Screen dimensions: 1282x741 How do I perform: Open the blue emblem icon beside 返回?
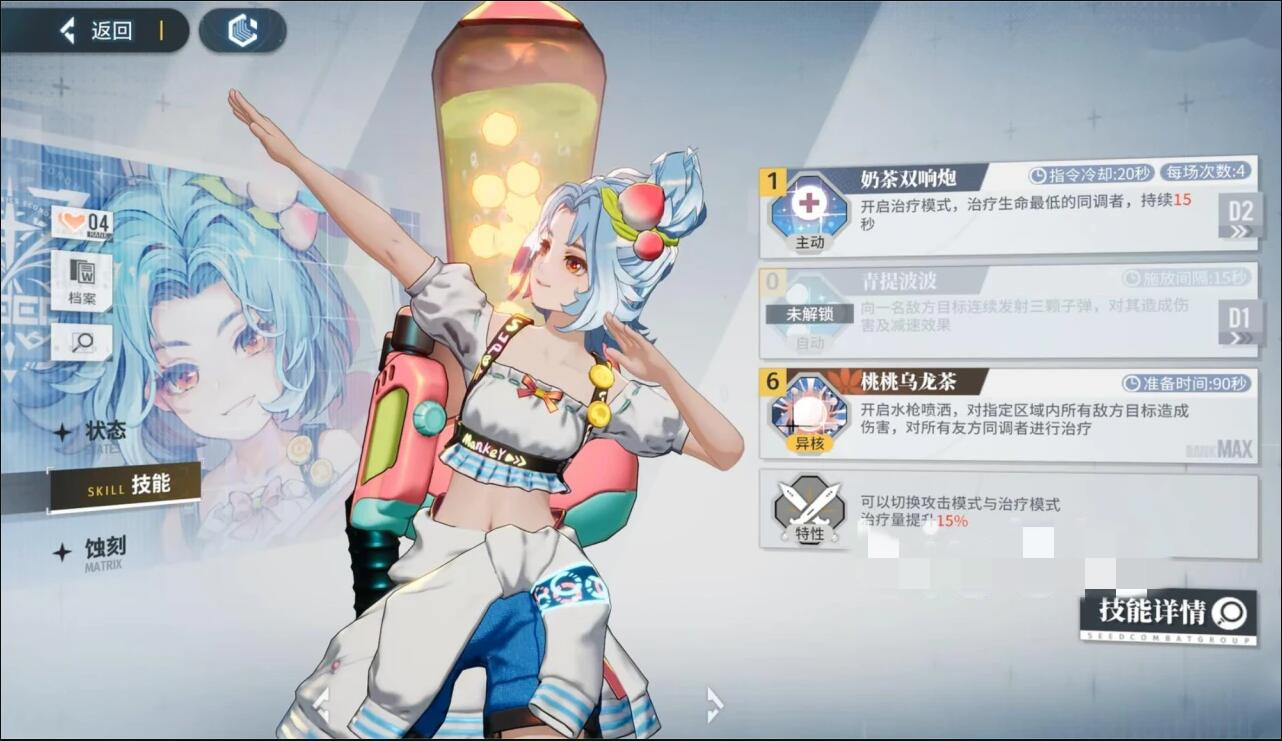[242, 29]
